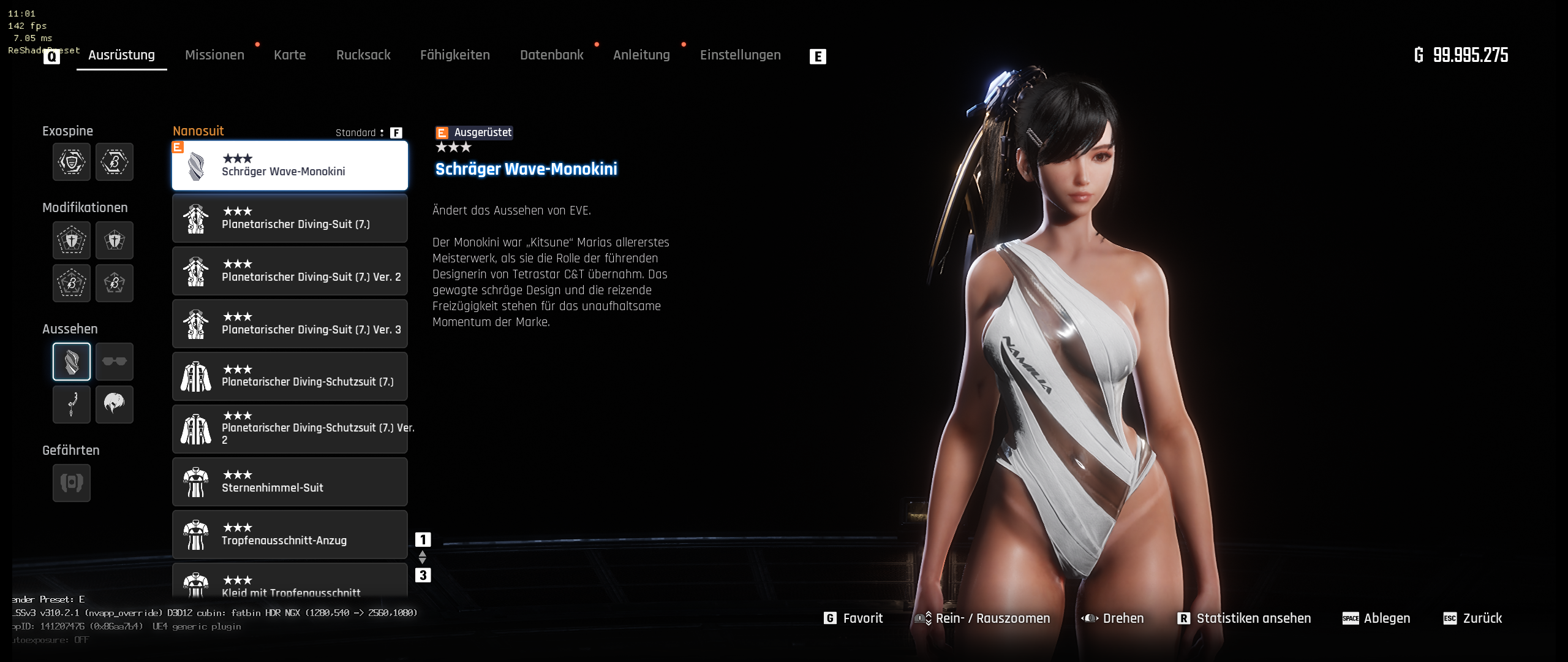The width and height of the screenshot is (1568, 662).
Task: Switch to the Missionen tab
Action: 214,55
